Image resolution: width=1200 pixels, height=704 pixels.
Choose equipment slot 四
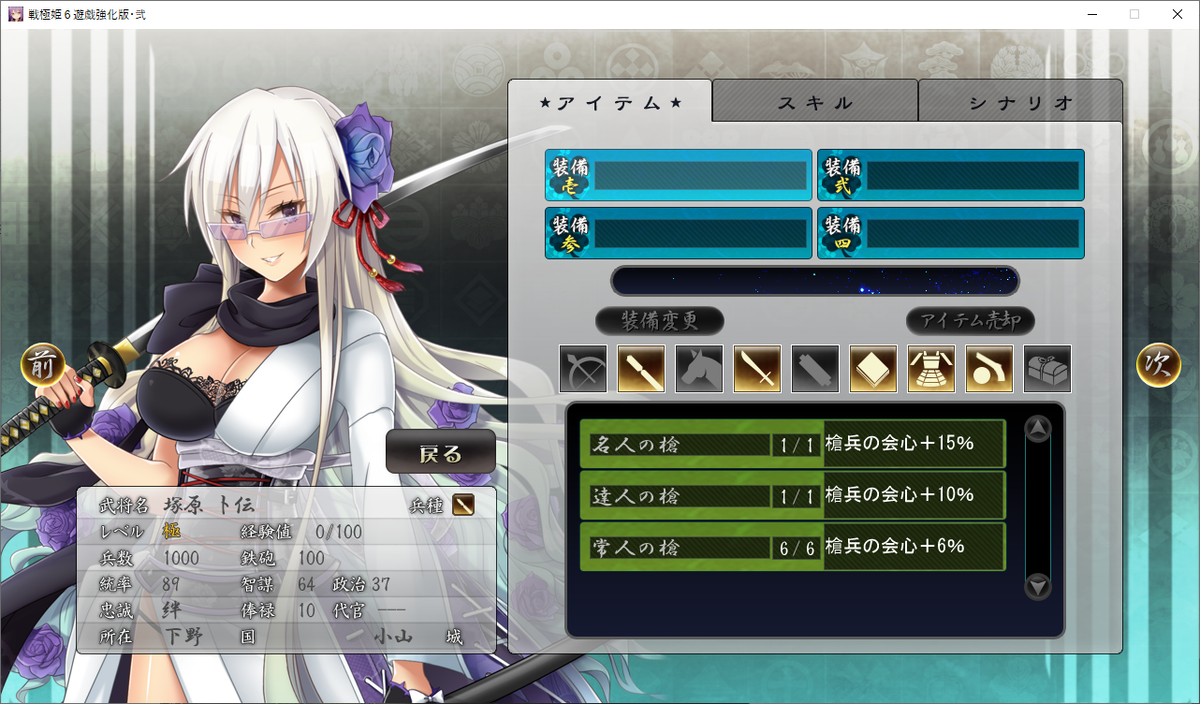950,233
